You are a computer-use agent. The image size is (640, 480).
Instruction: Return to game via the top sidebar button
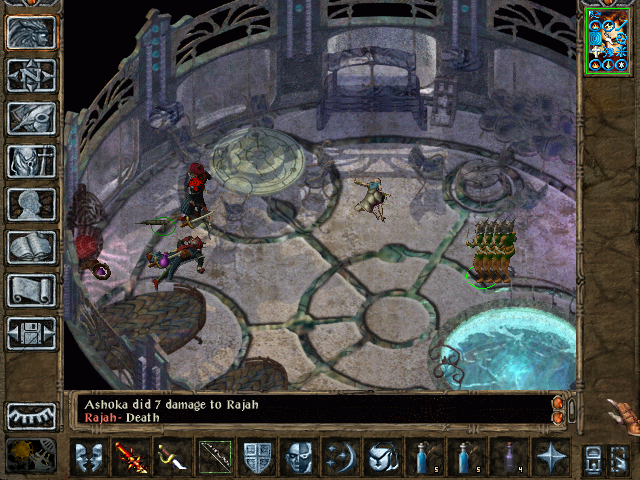(x=31, y=32)
